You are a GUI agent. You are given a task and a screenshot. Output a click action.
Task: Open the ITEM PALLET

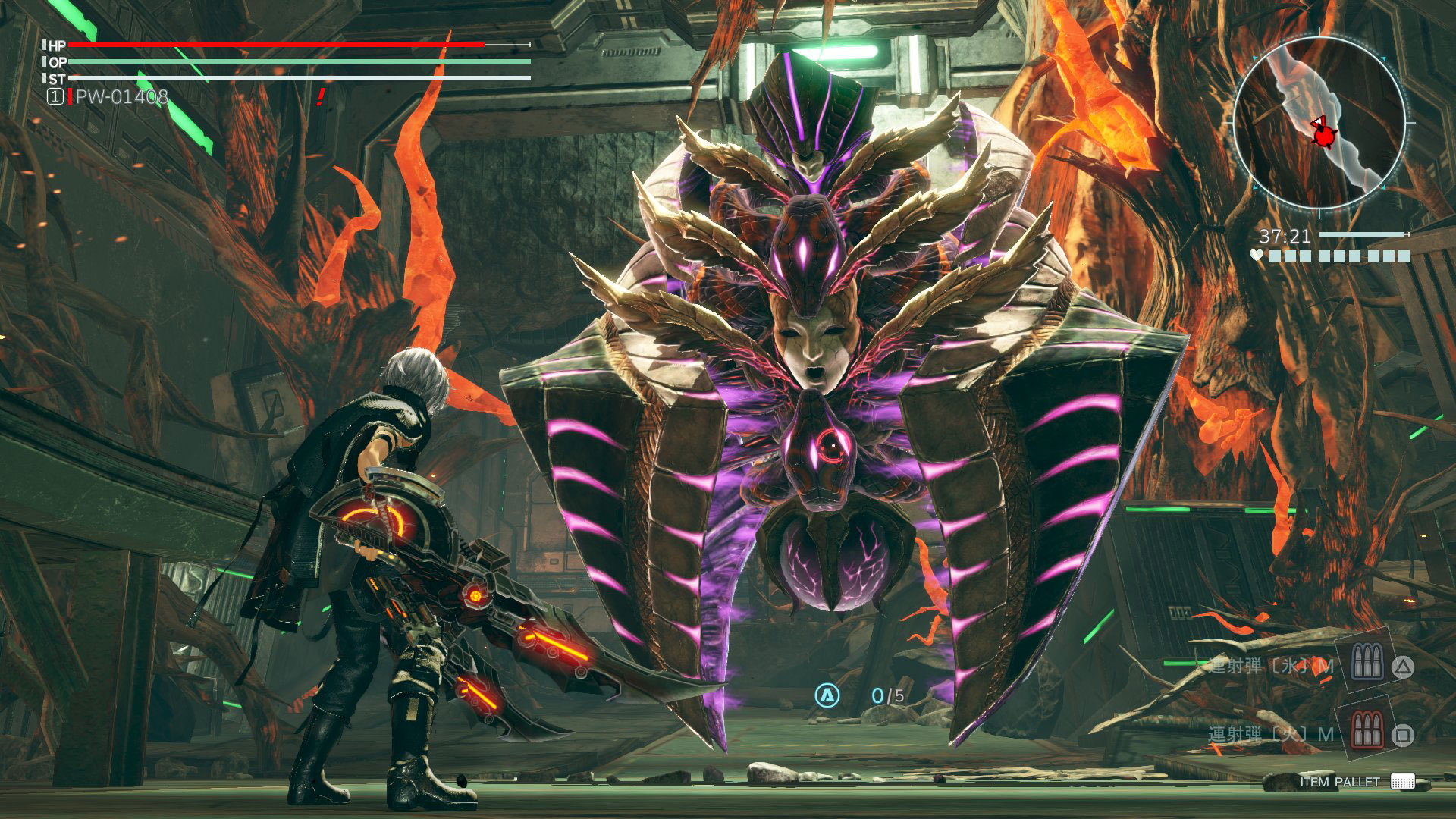click(x=1357, y=782)
